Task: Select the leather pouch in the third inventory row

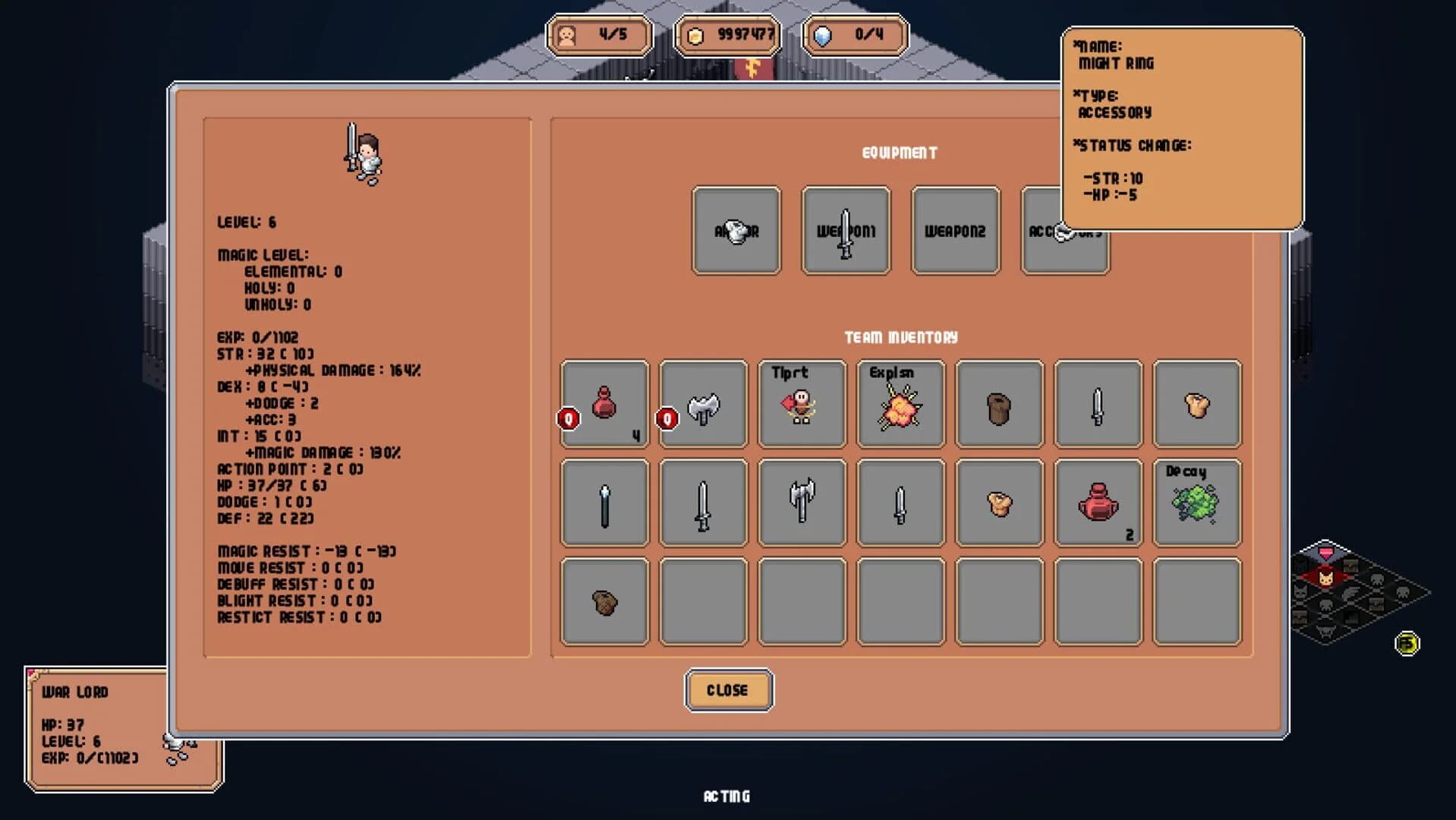Action: (x=604, y=601)
